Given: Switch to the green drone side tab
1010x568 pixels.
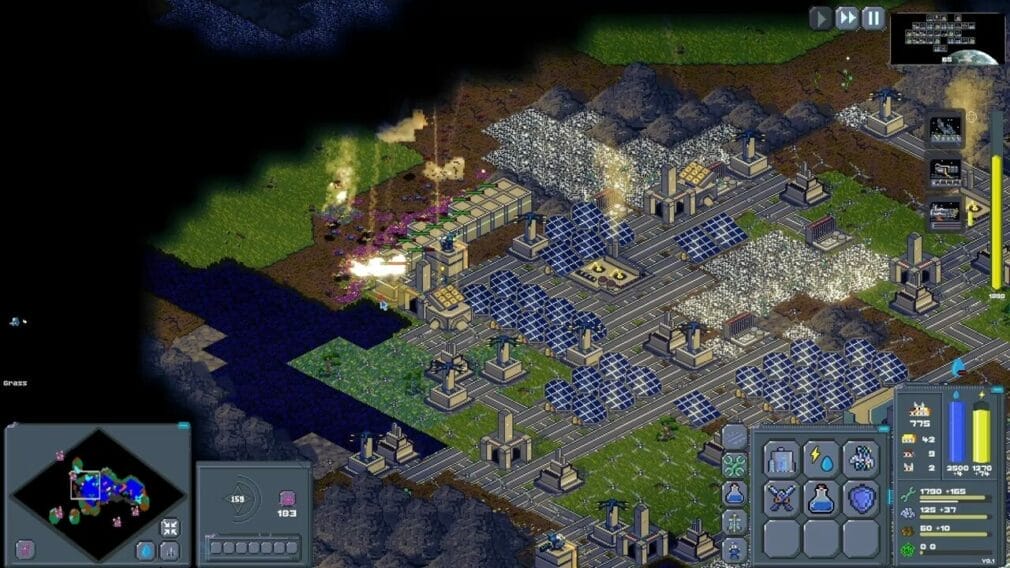Looking at the screenshot, I should (734, 465).
